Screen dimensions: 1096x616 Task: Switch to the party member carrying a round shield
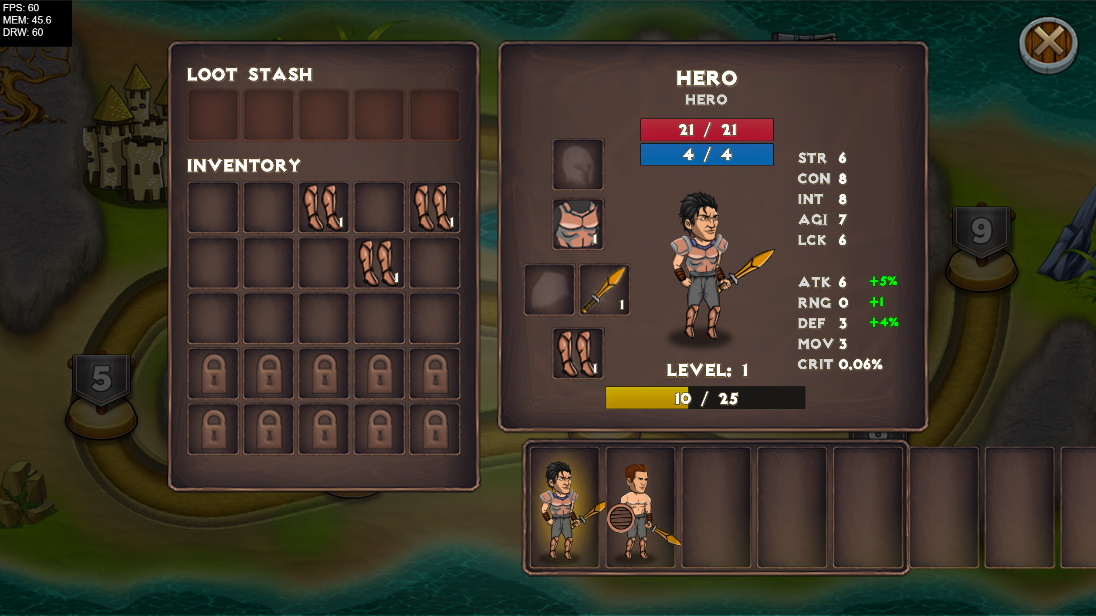point(640,508)
